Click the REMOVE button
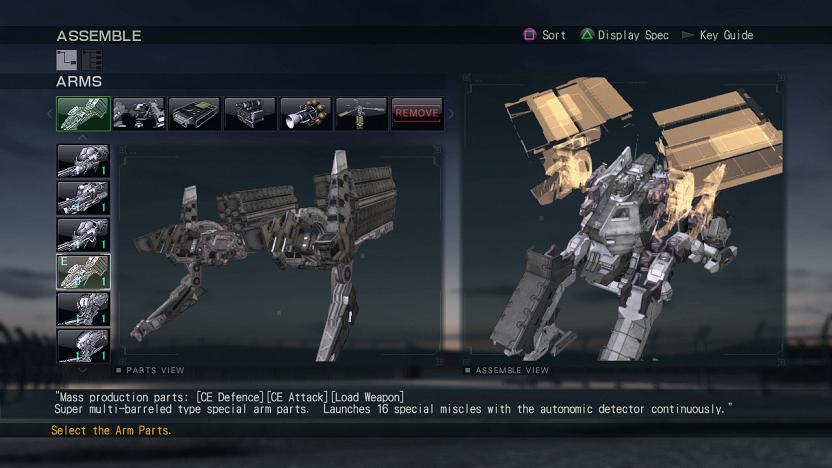Screen dimensions: 832x468 [x=417, y=114]
